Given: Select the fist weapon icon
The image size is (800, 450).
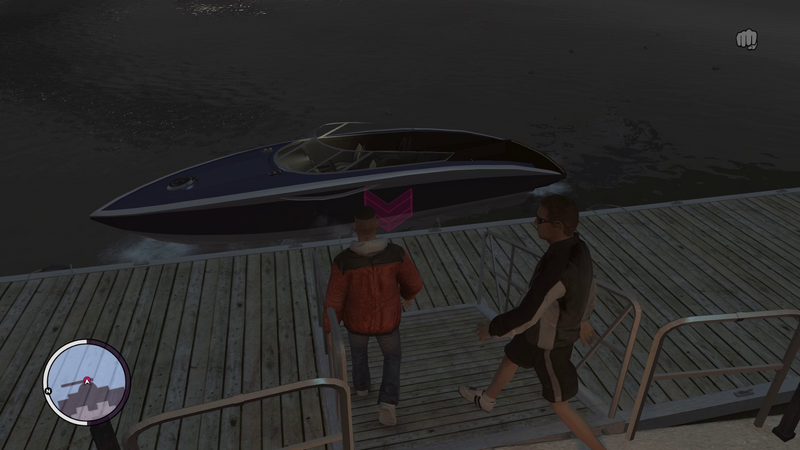Looking at the screenshot, I should (746, 39).
